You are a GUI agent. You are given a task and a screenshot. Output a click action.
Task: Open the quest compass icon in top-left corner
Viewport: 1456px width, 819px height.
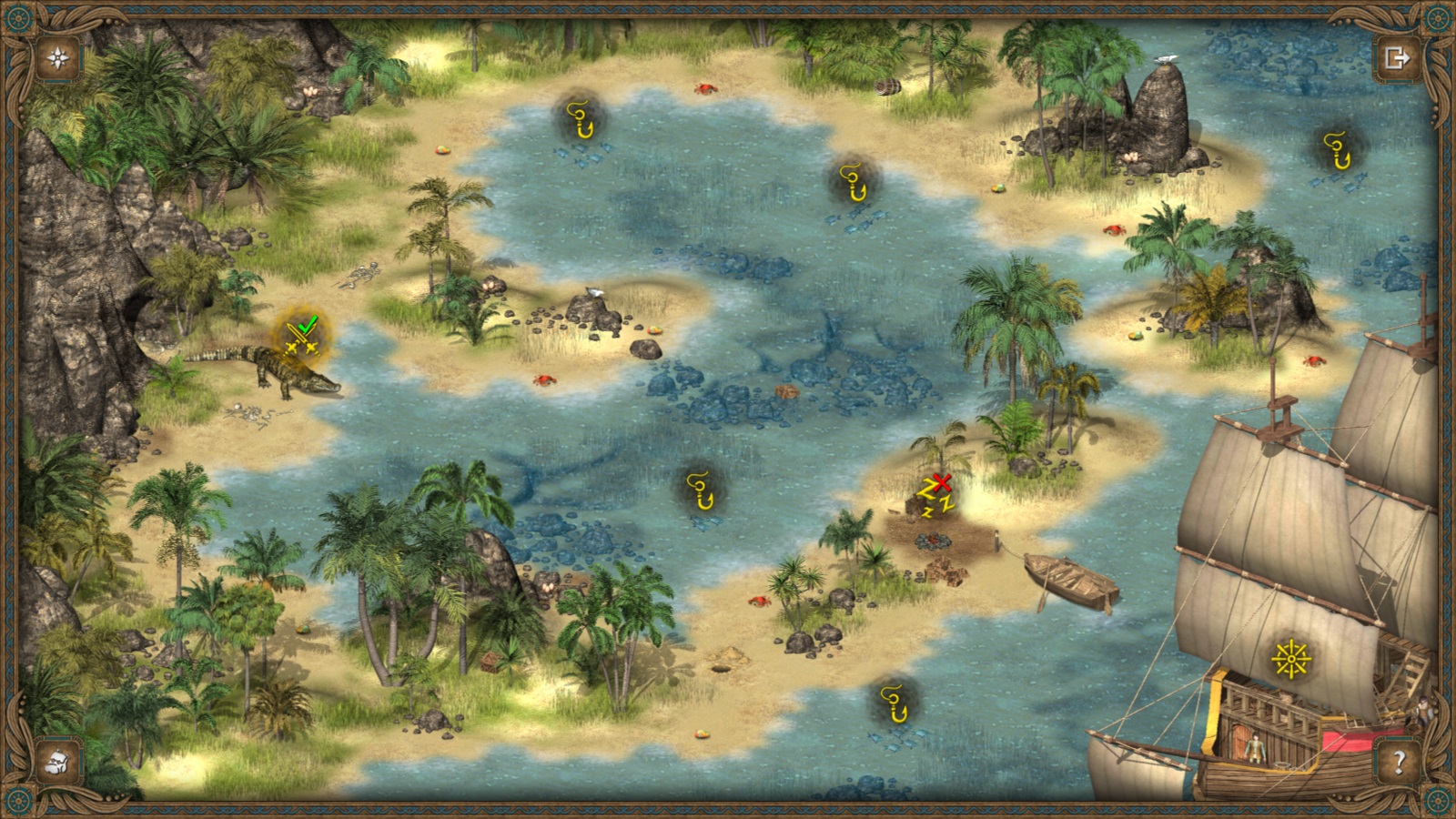[56, 57]
